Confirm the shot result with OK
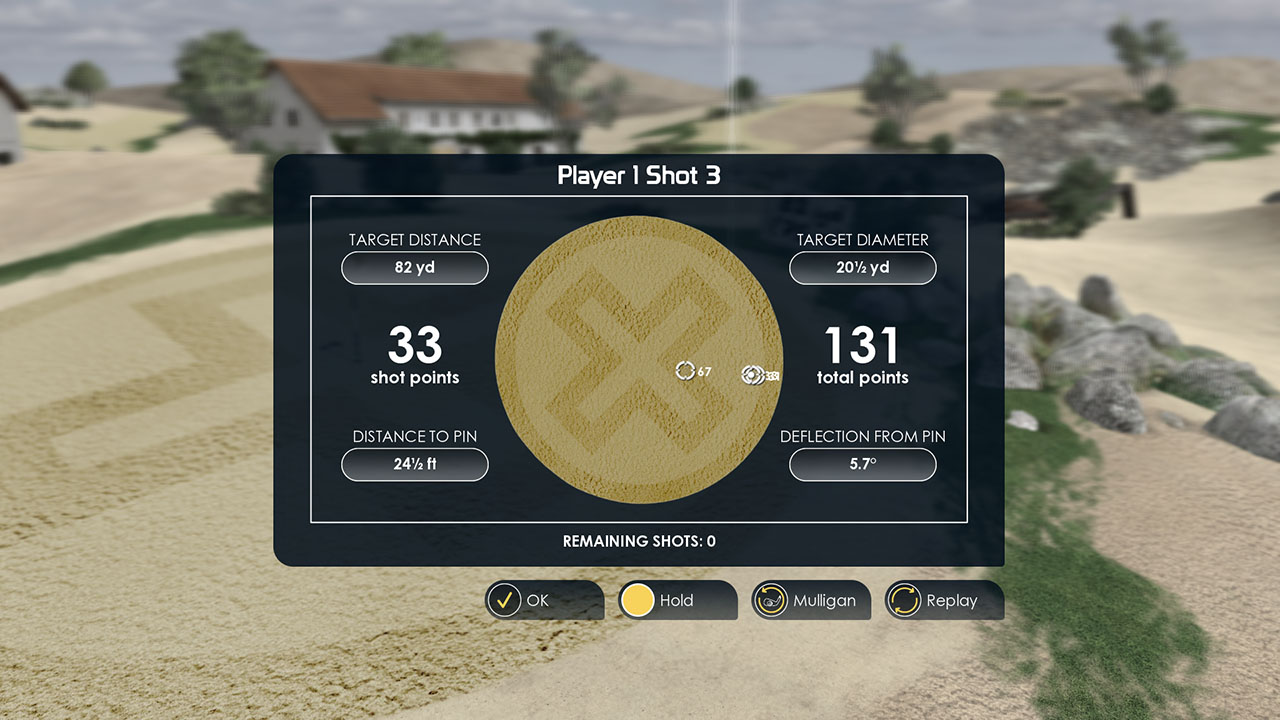The height and width of the screenshot is (720, 1280). (543, 601)
